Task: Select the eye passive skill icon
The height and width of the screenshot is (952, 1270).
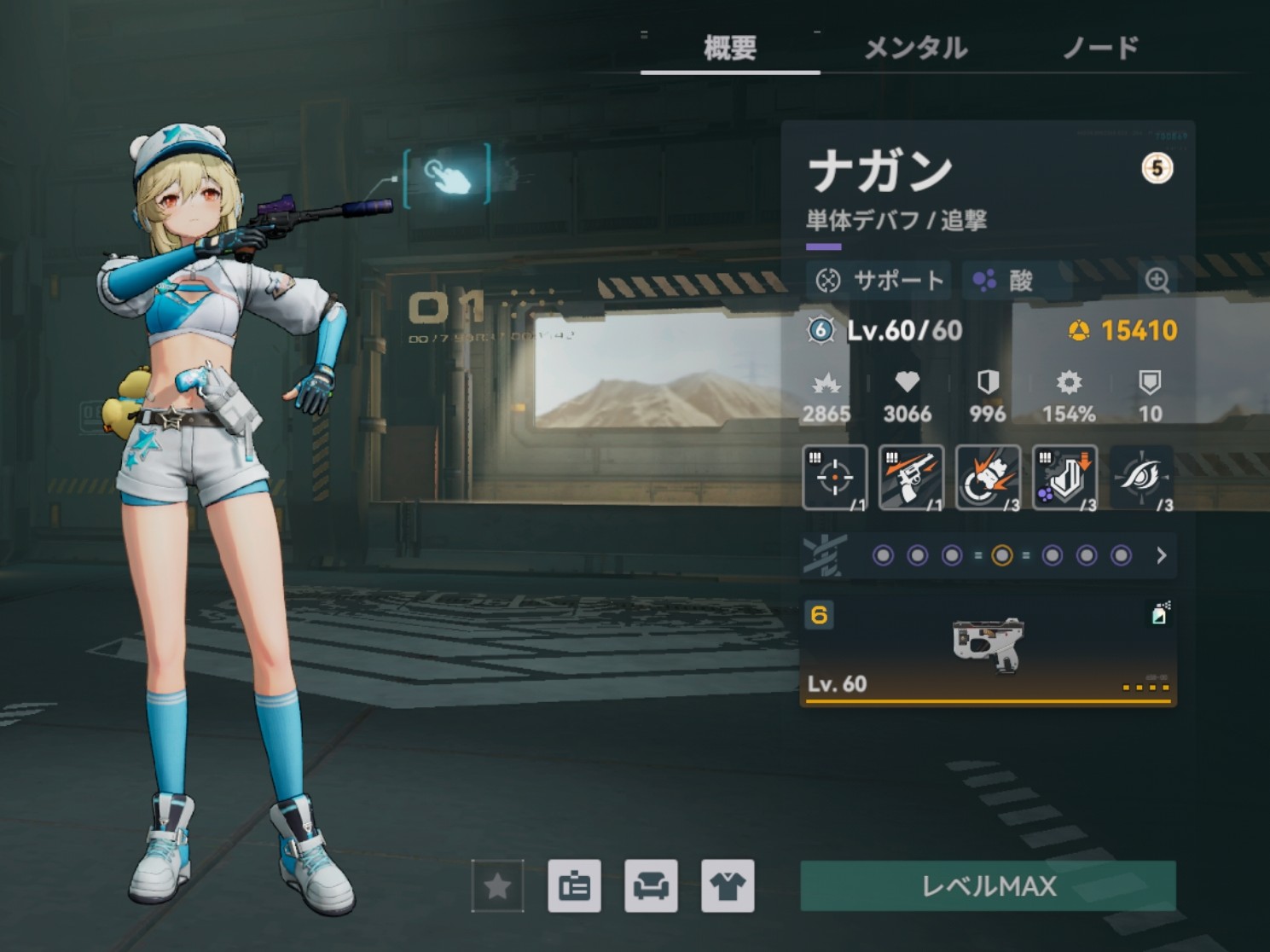Action: [1141, 478]
